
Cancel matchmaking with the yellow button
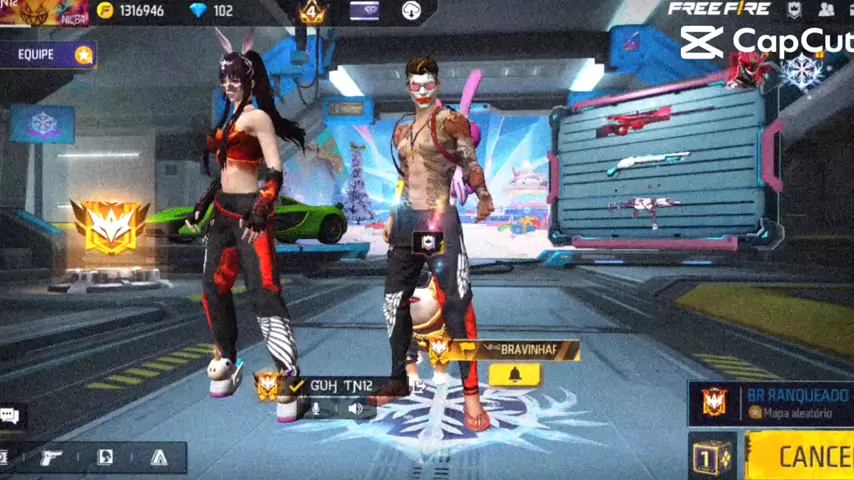(801, 456)
